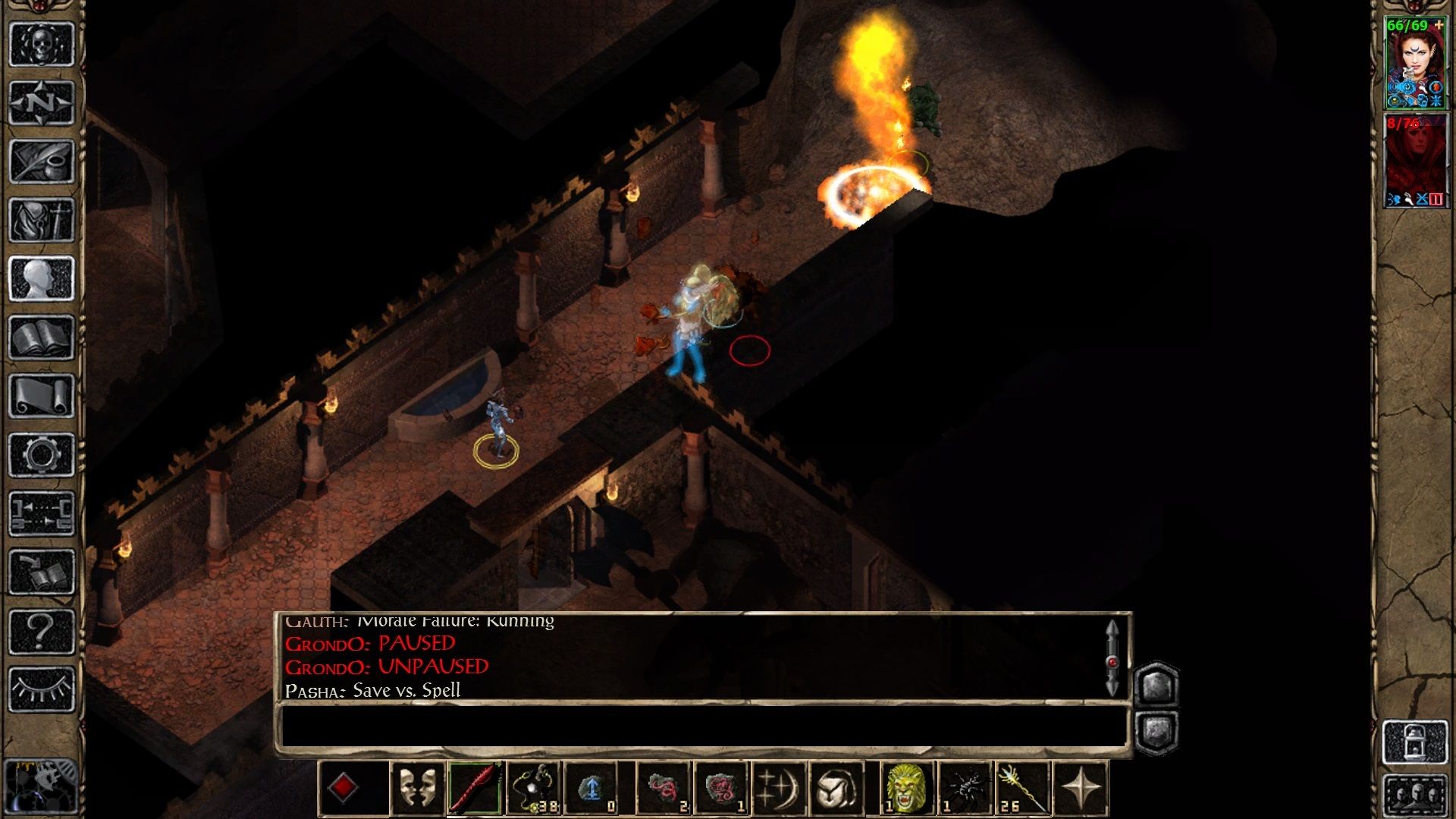This screenshot has height=819, width=1456.
Task: Use the wand with 26 charges
Action: coord(1022,788)
